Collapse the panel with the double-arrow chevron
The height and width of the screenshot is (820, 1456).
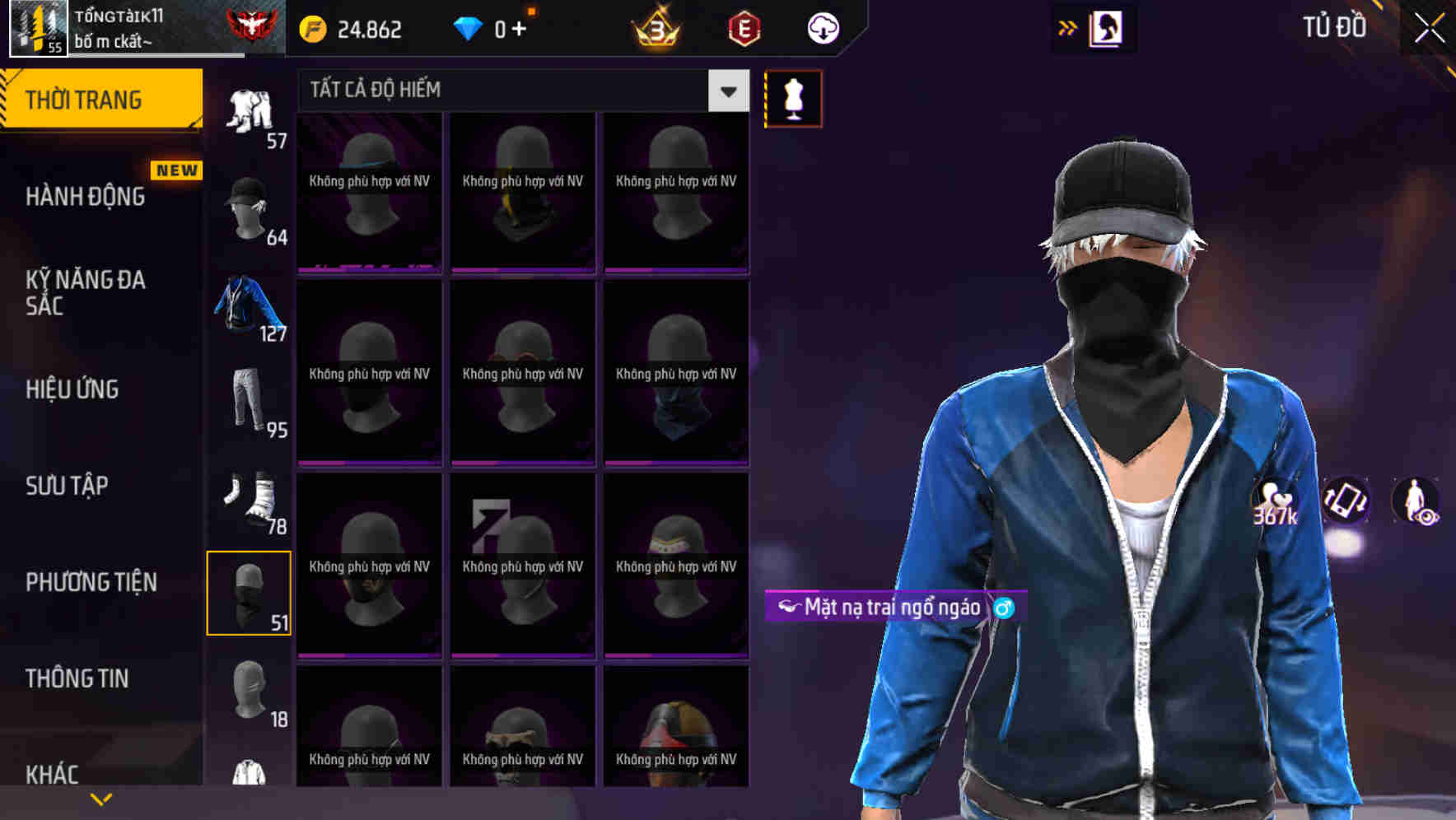point(1068,27)
